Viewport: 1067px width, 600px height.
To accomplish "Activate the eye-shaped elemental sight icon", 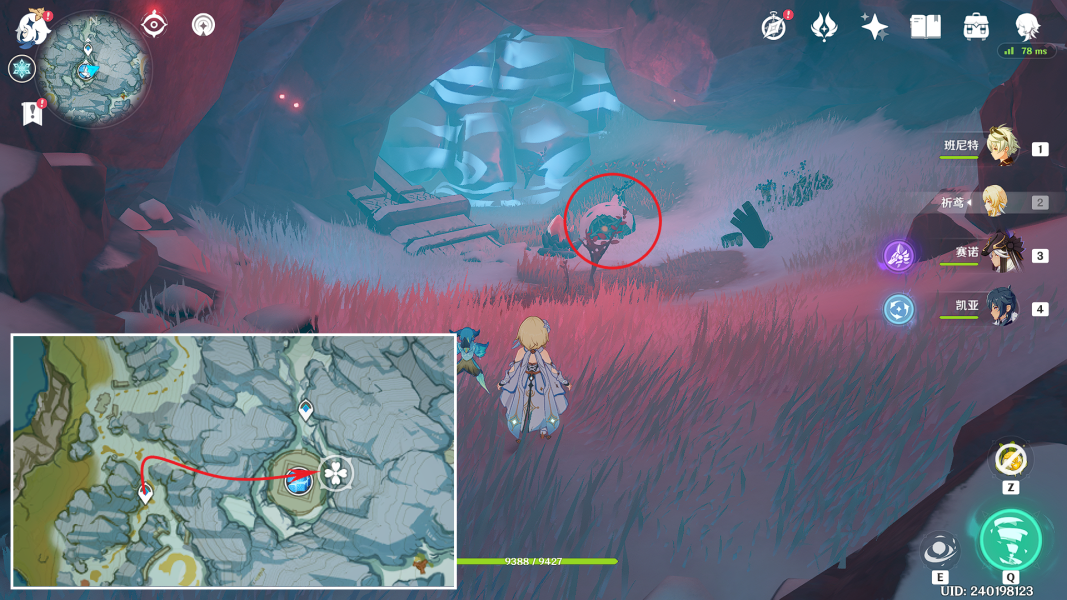I will point(154,24).
